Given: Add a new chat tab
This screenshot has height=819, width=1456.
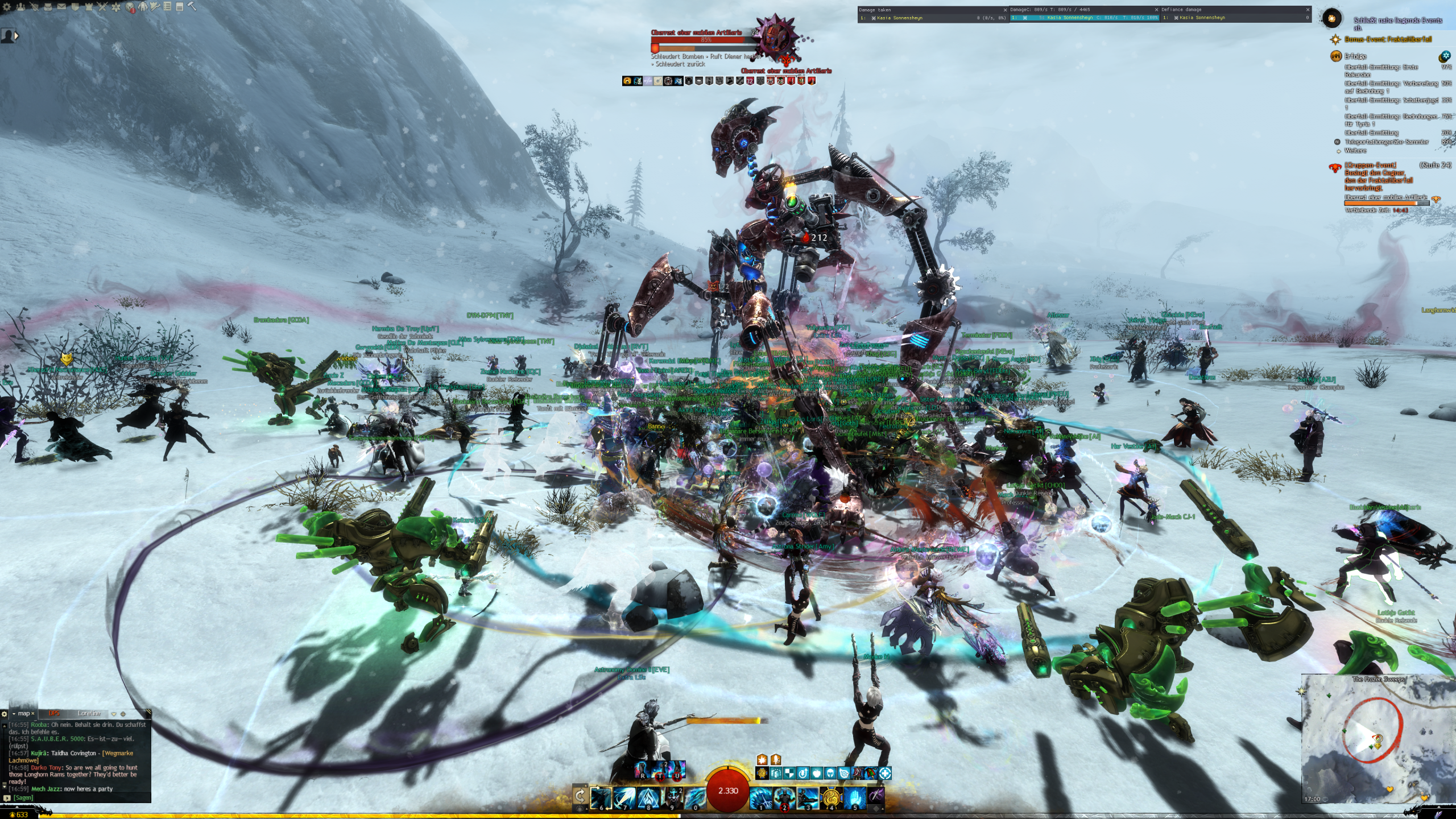Looking at the screenshot, I should pyautogui.click(x=123, y=714).
